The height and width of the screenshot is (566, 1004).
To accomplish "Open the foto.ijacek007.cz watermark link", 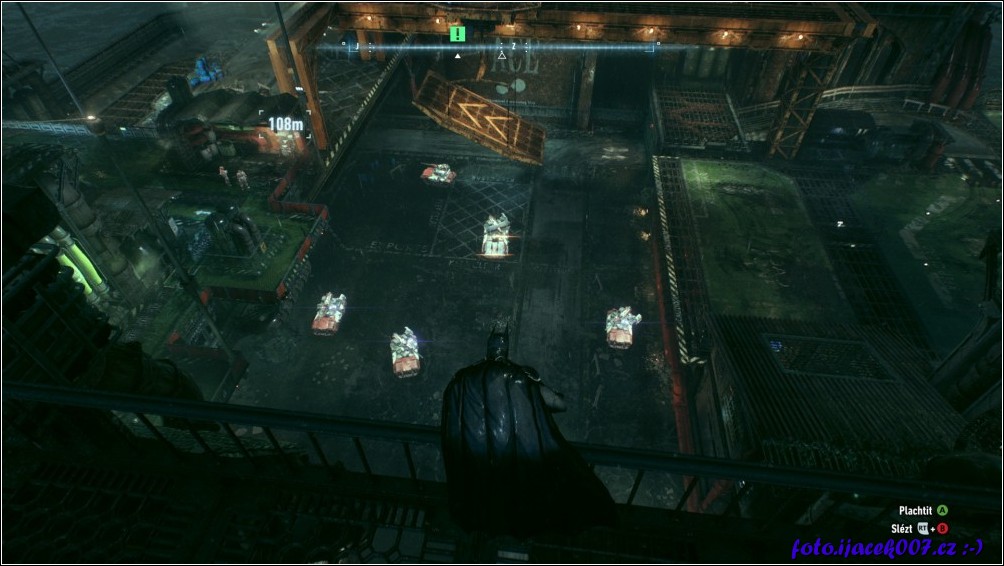I will (x=886, y=547).
